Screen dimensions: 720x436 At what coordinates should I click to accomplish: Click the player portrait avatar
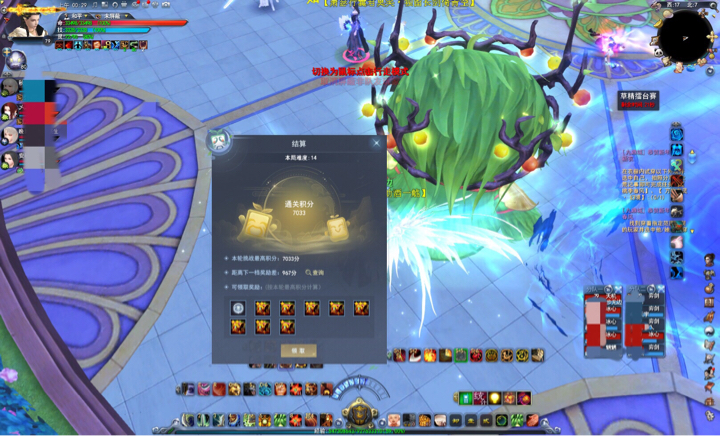tap(26, 24)
